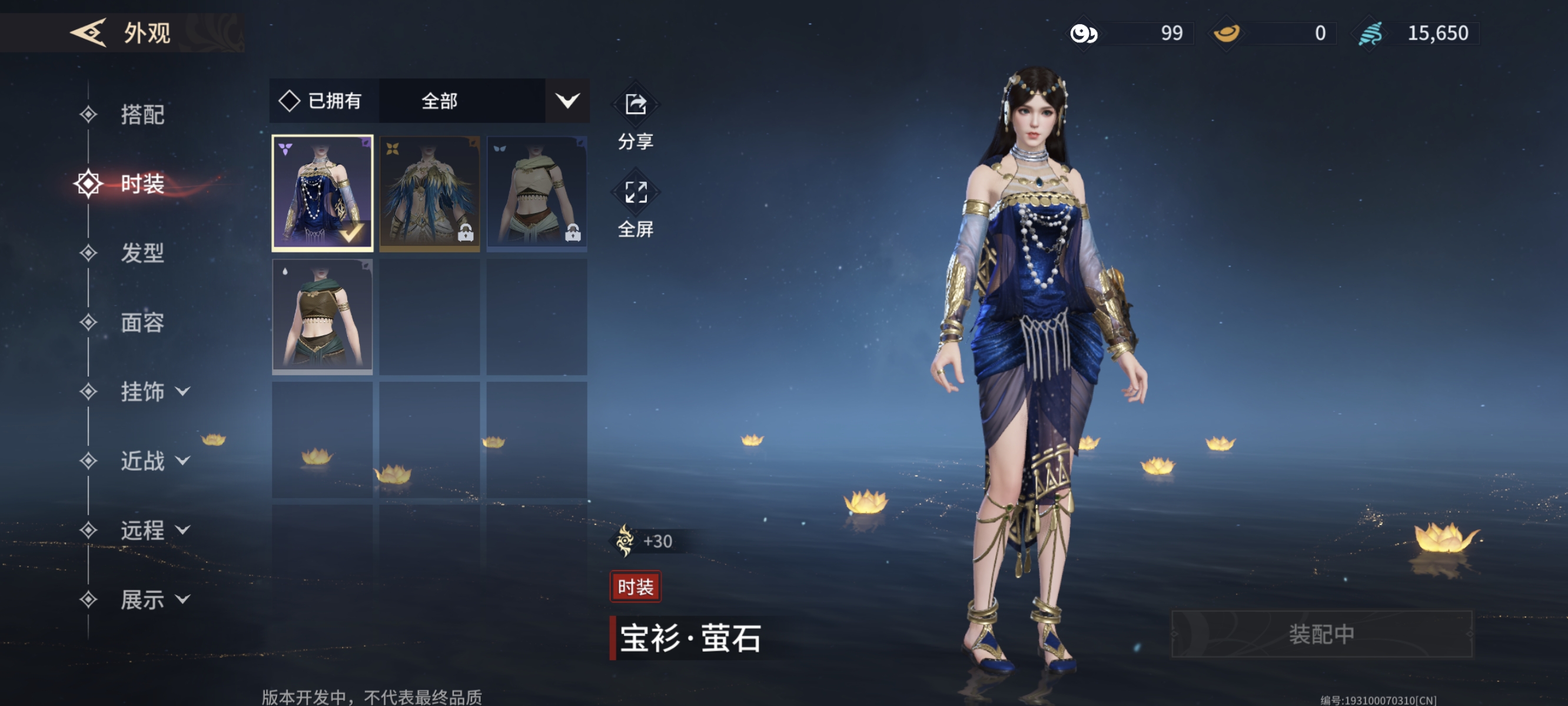This screenshot has height=706, width=1568.
Task: Select the locked cream scarf outfit
Action: point(536,193)
